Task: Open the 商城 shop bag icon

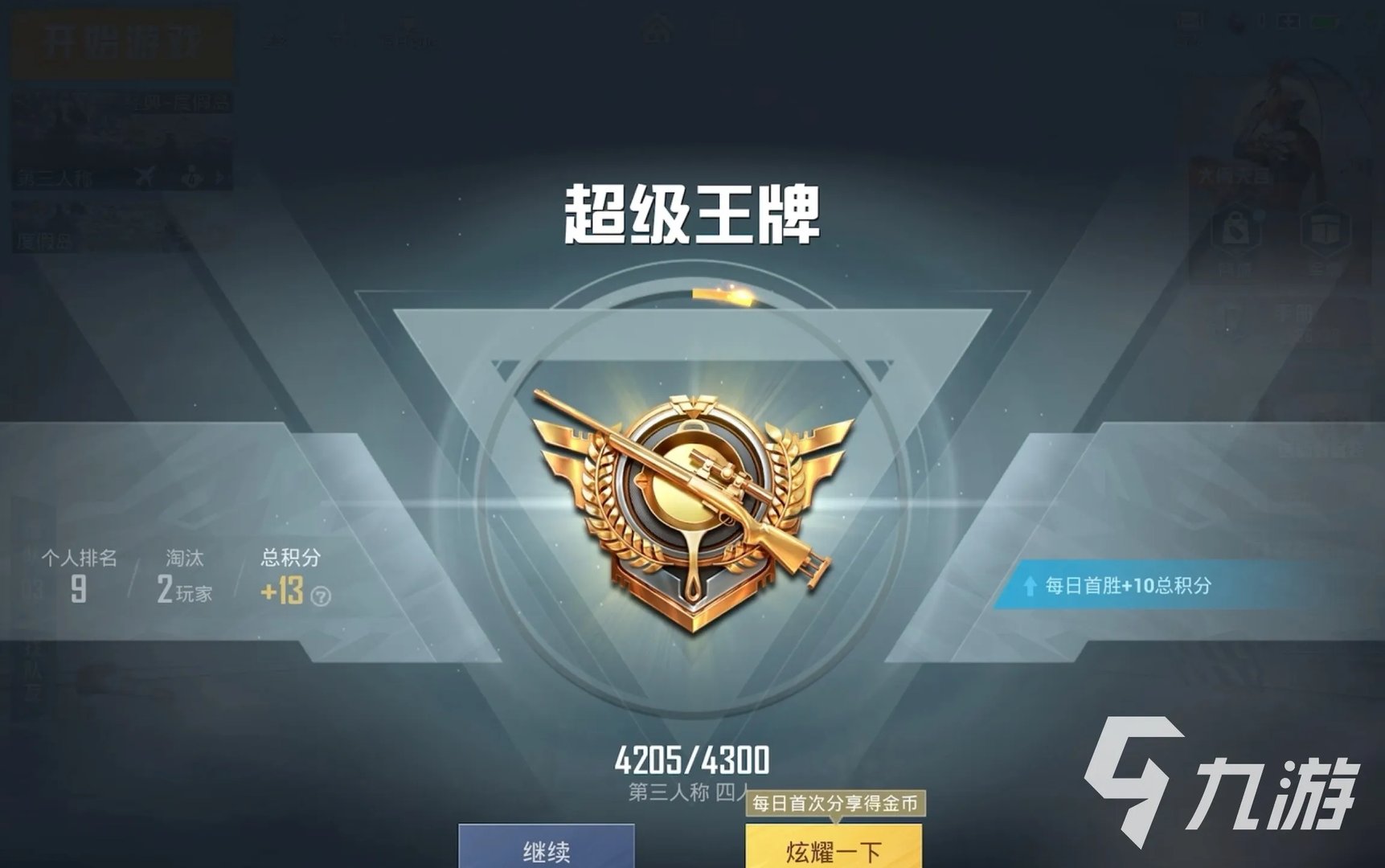Action: pos(1234,230)
